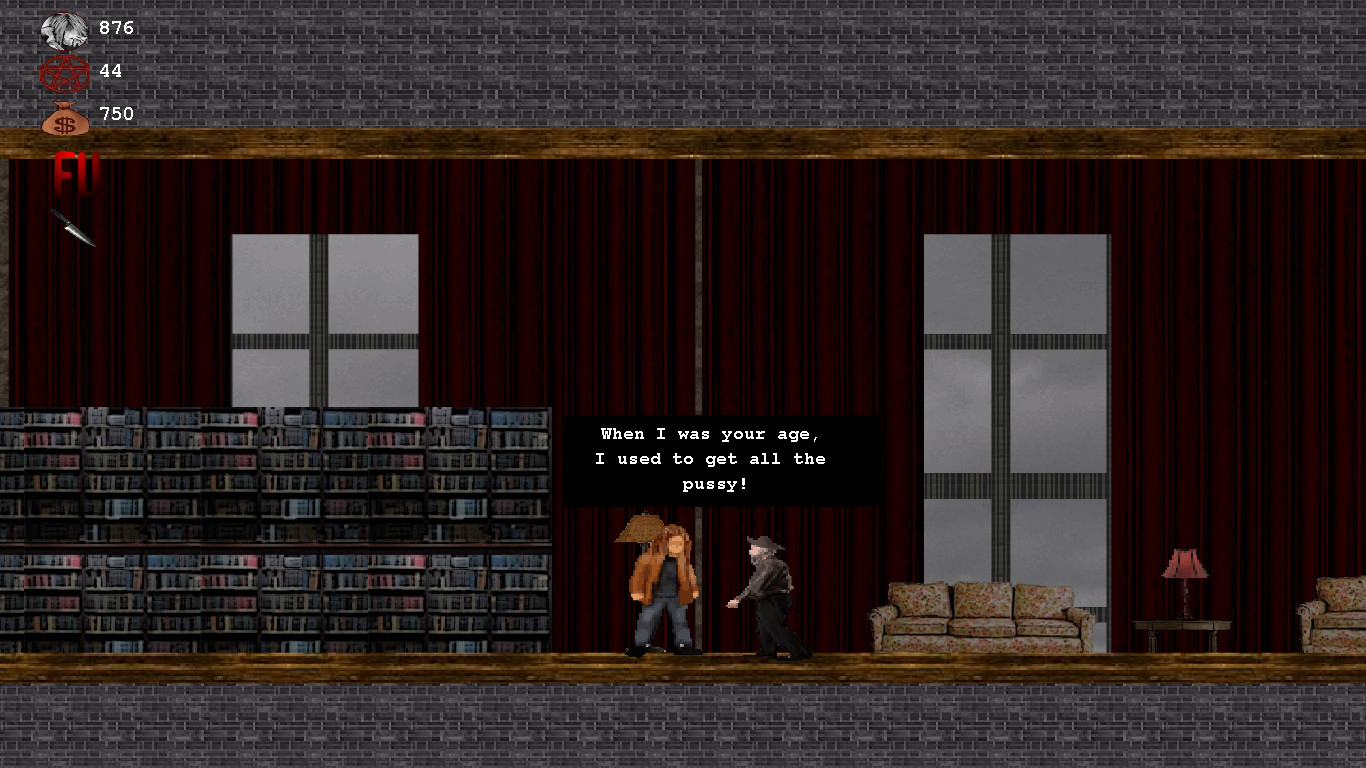
Task: Click the long-haired player character
Action: pyautogui.click(x=663, y=590)
